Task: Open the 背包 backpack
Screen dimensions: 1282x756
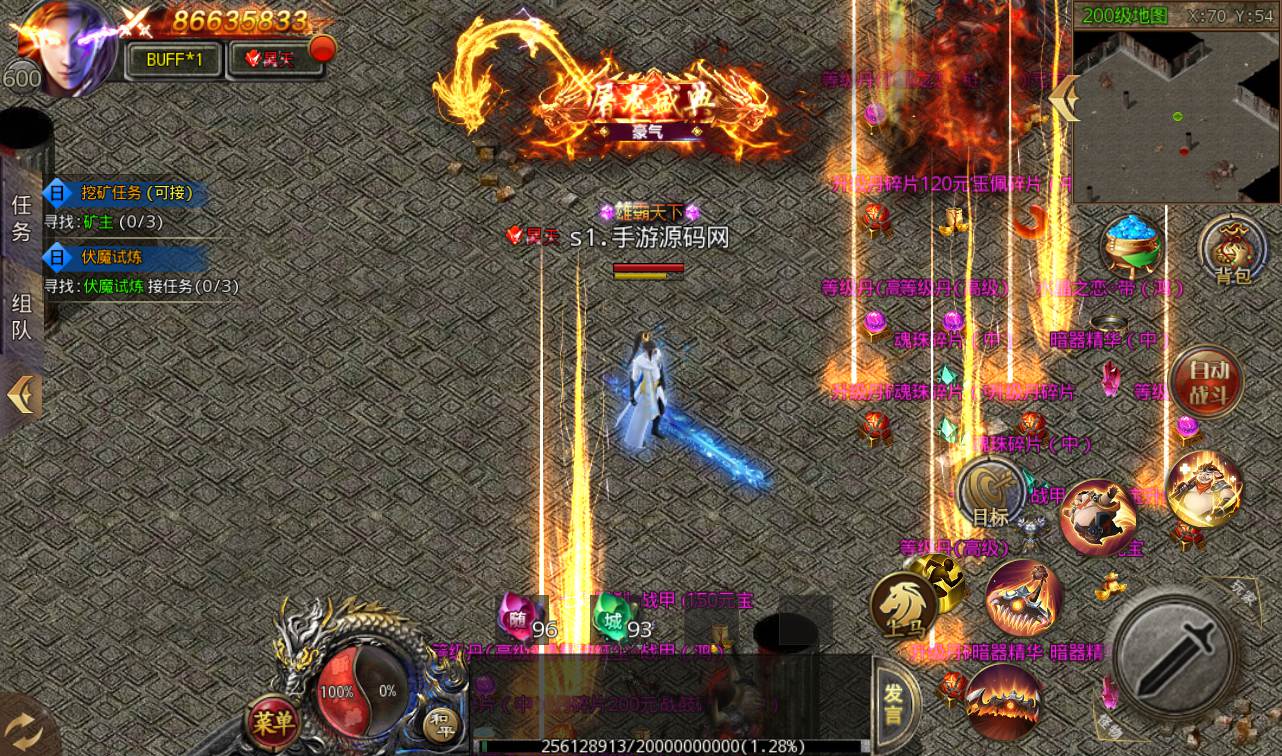Action: (x=1232, y=251)
